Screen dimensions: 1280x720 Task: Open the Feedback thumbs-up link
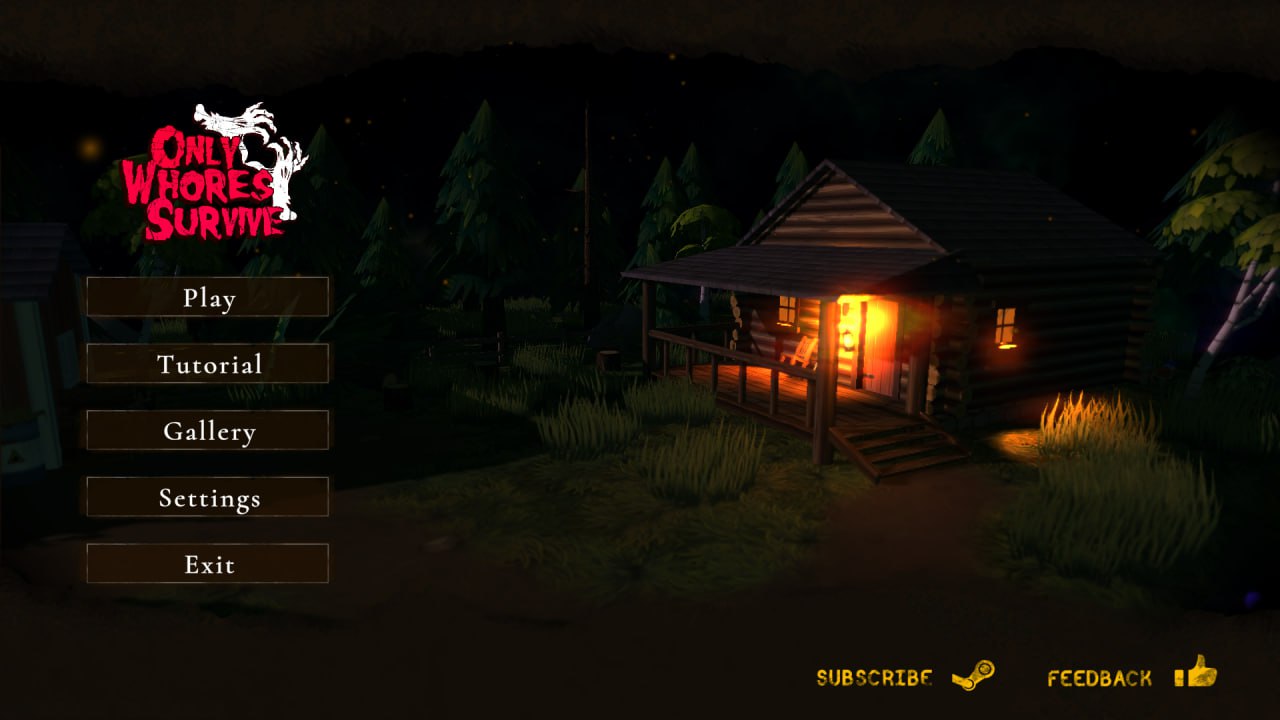(x=1131, y=675)
